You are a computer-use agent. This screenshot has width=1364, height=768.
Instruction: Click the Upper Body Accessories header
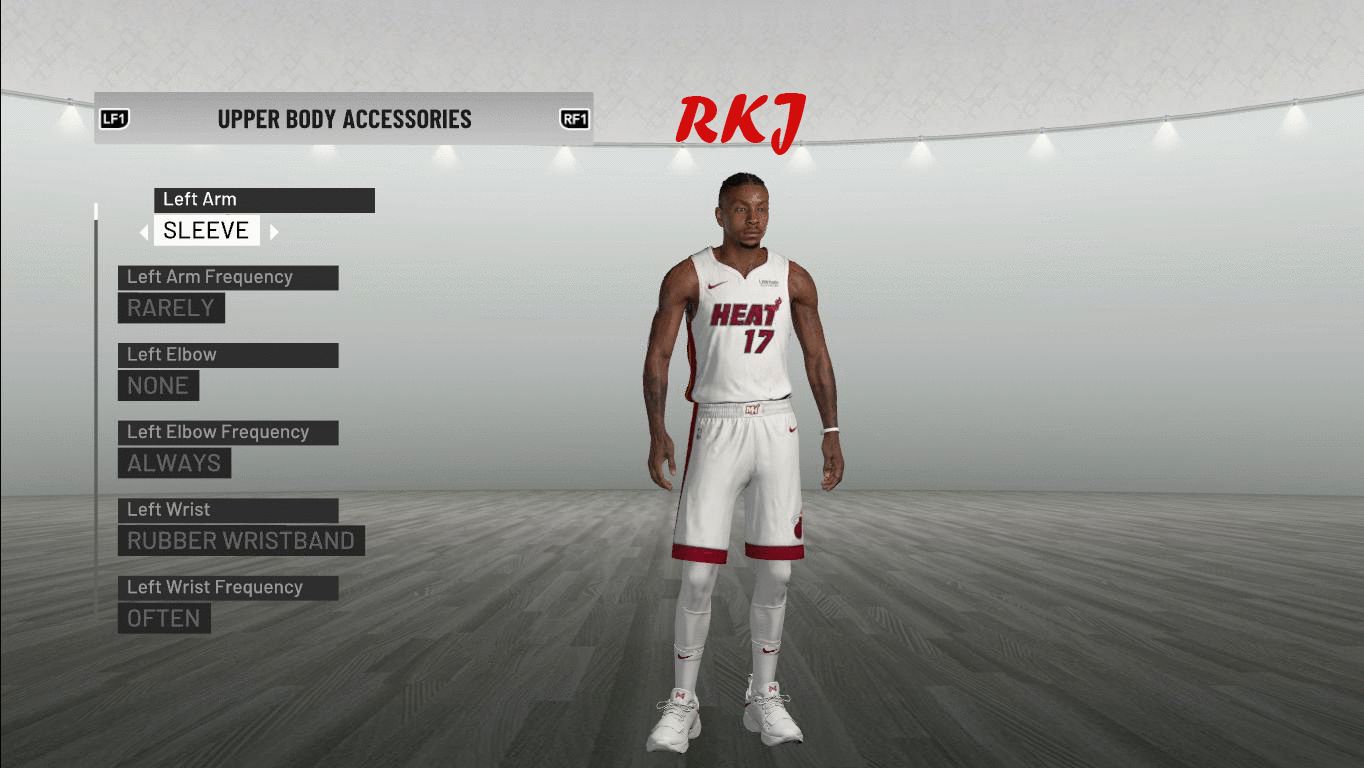tap(344, 119)
